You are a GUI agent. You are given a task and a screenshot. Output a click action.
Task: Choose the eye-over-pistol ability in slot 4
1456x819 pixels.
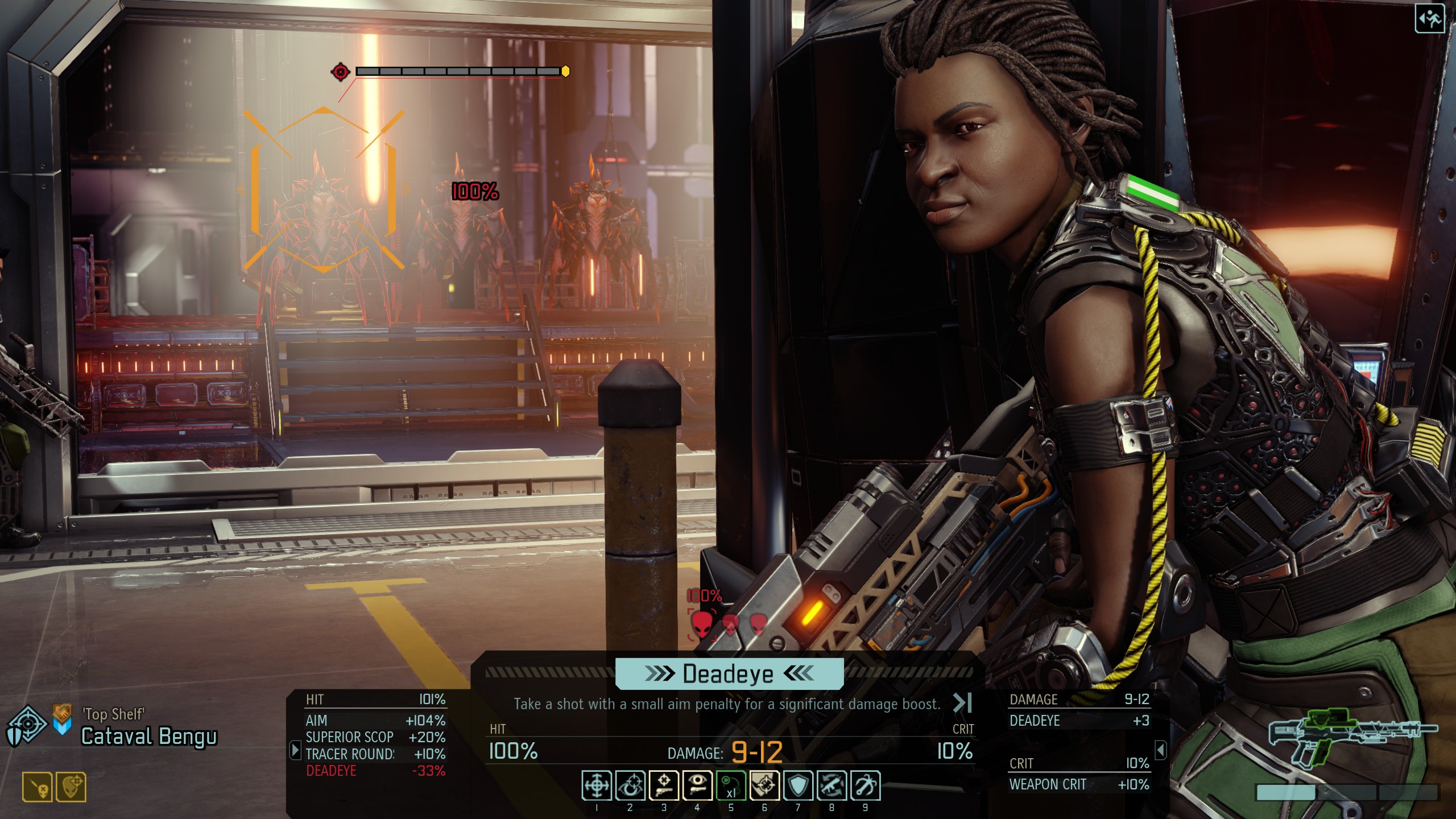click(x=697, y=785)
